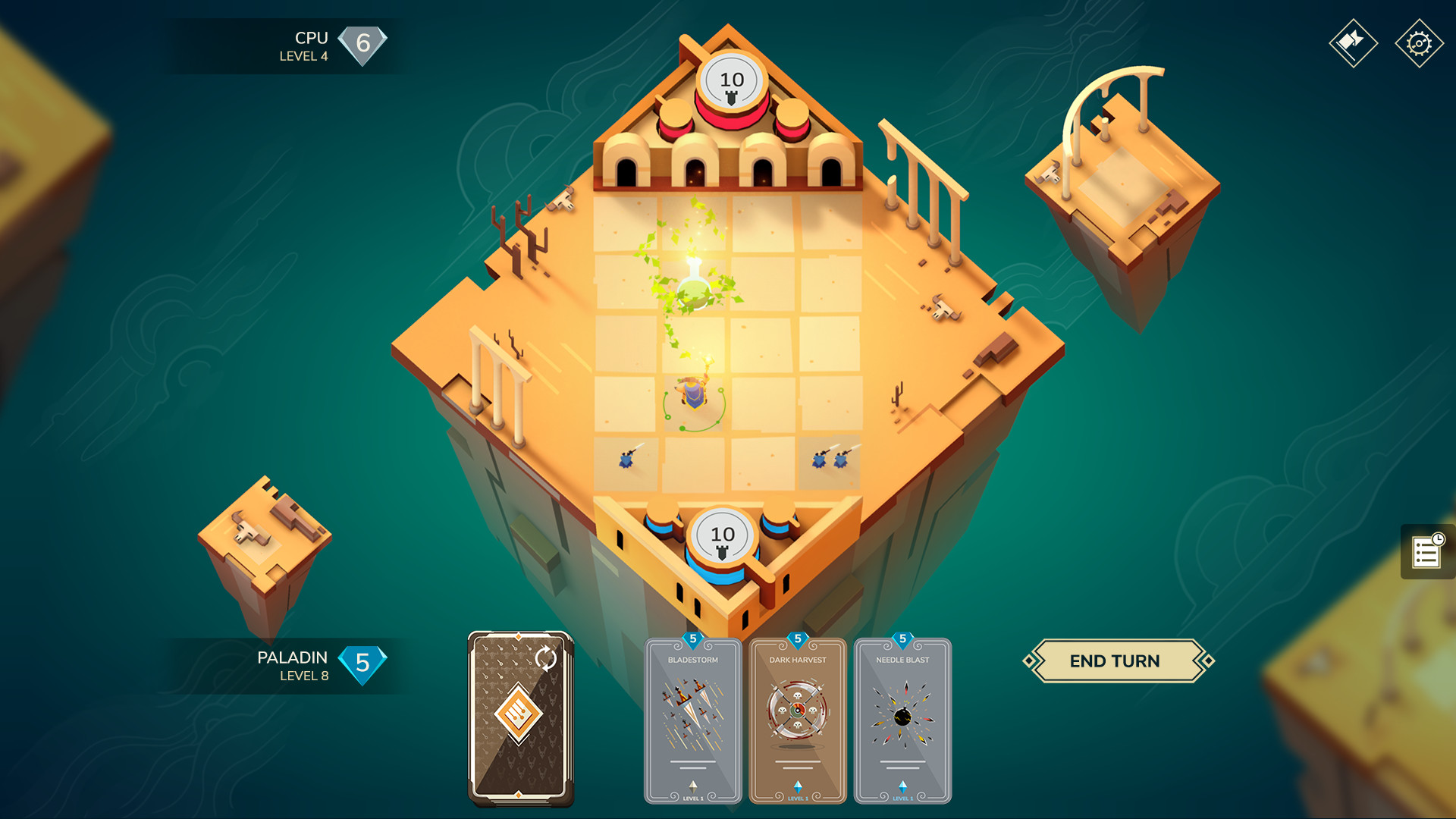The width and height of the screenshot is (1456, 819).
Task: Click the surrender flag icon
Action: (x=1353, y=43)
